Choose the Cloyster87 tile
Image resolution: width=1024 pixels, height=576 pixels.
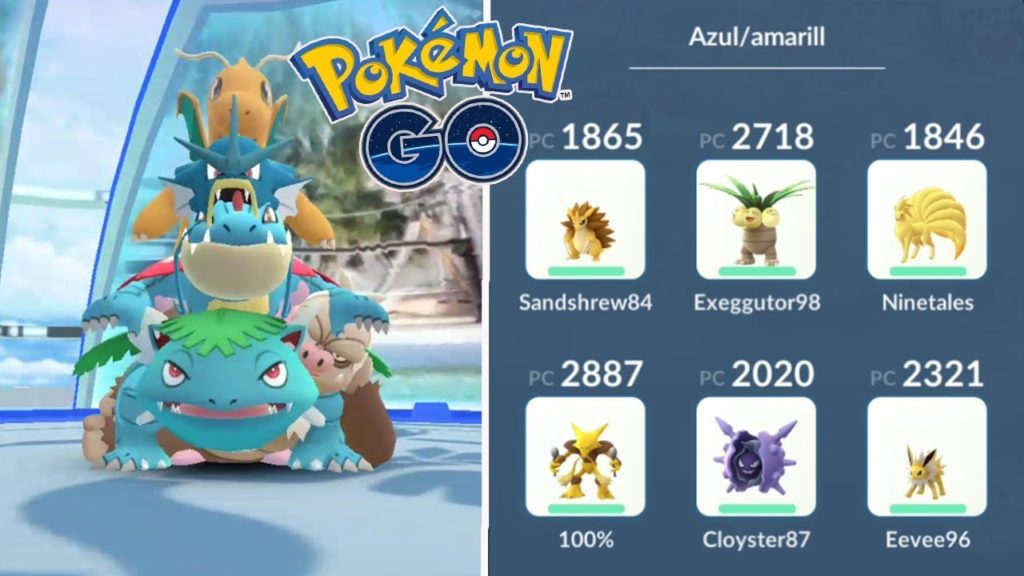(756, 456)
